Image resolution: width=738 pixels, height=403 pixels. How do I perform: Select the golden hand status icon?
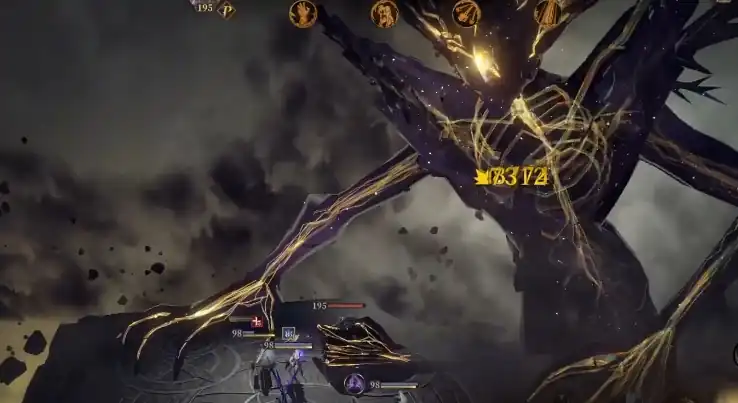(301, 12)
